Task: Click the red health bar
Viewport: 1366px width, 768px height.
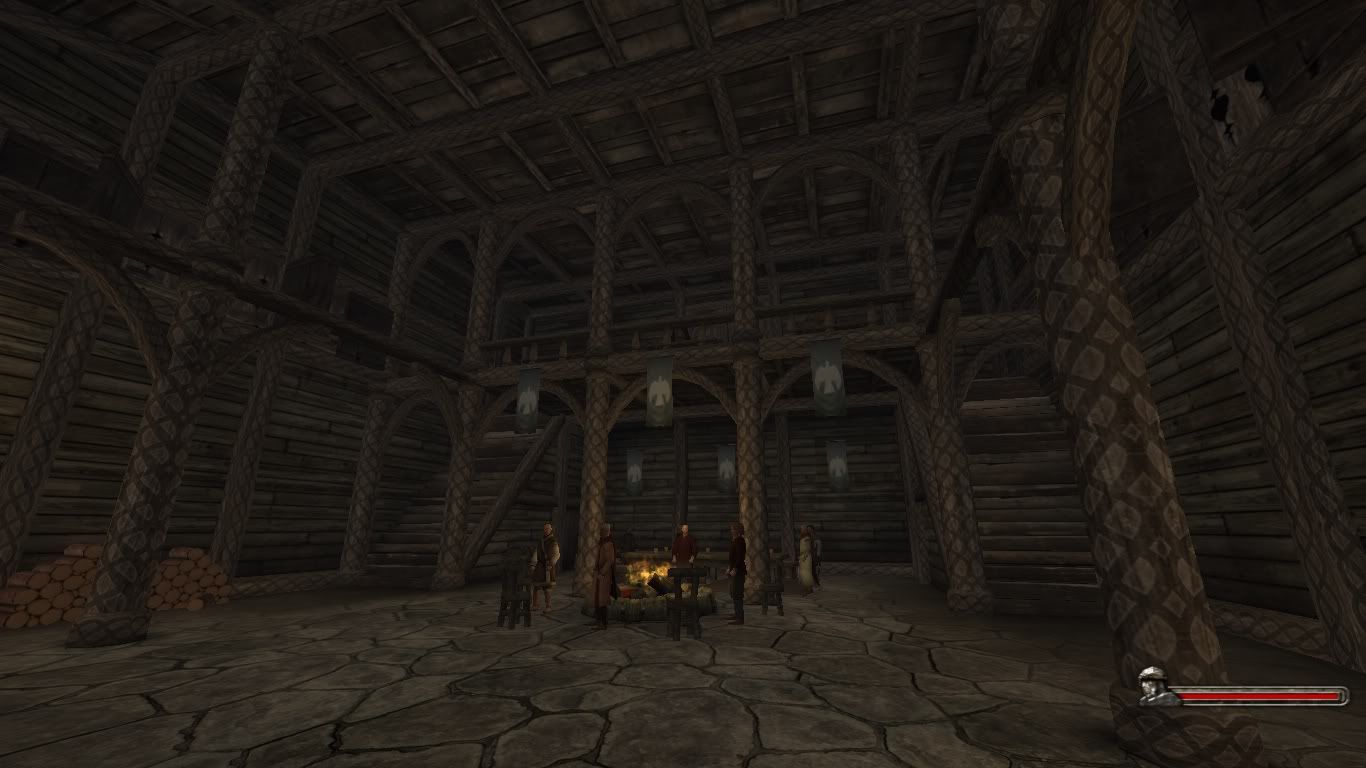Action: click(x=1260, y=693)
